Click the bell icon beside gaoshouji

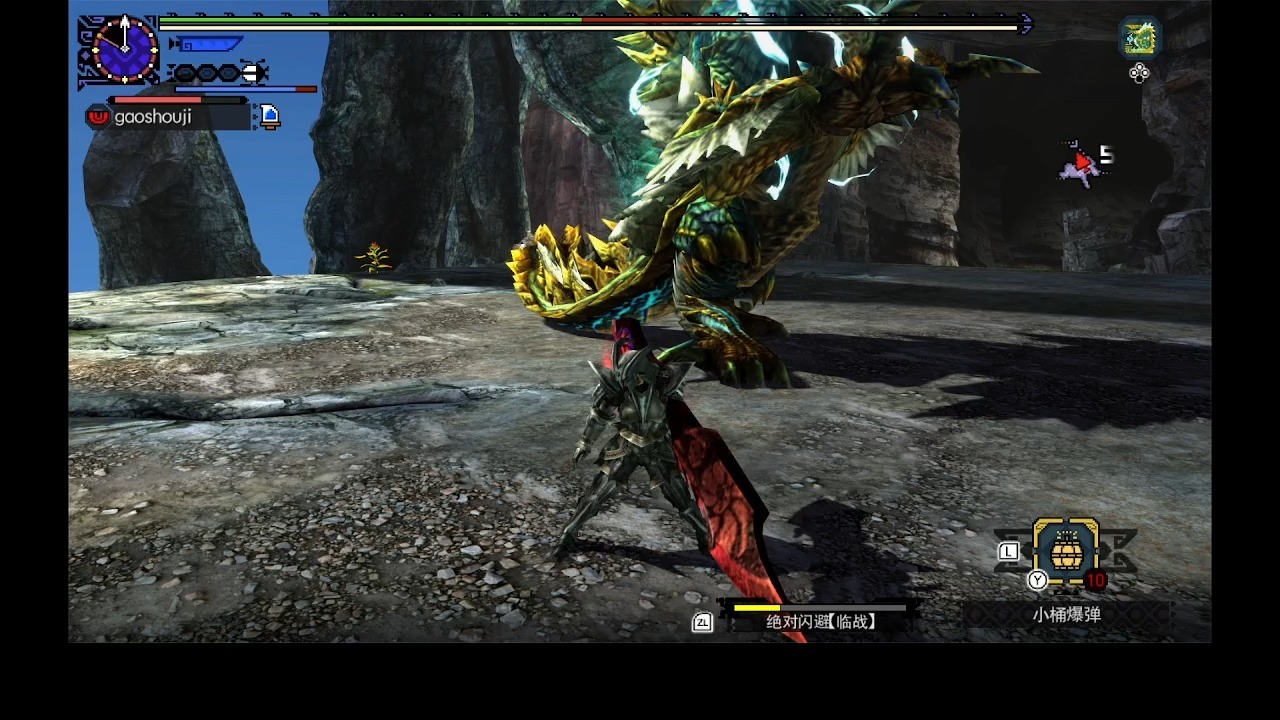269,116
